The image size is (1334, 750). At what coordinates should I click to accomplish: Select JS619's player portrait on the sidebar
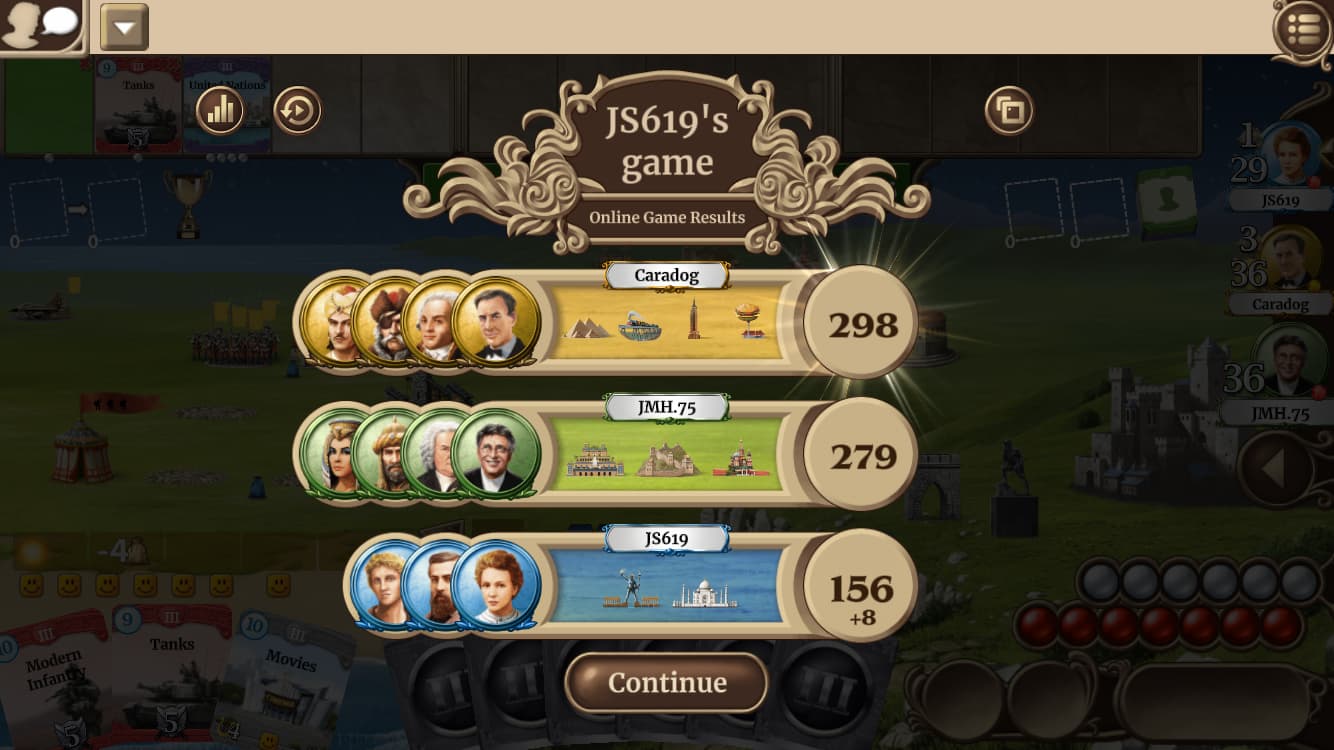[x=1288, y=155]
